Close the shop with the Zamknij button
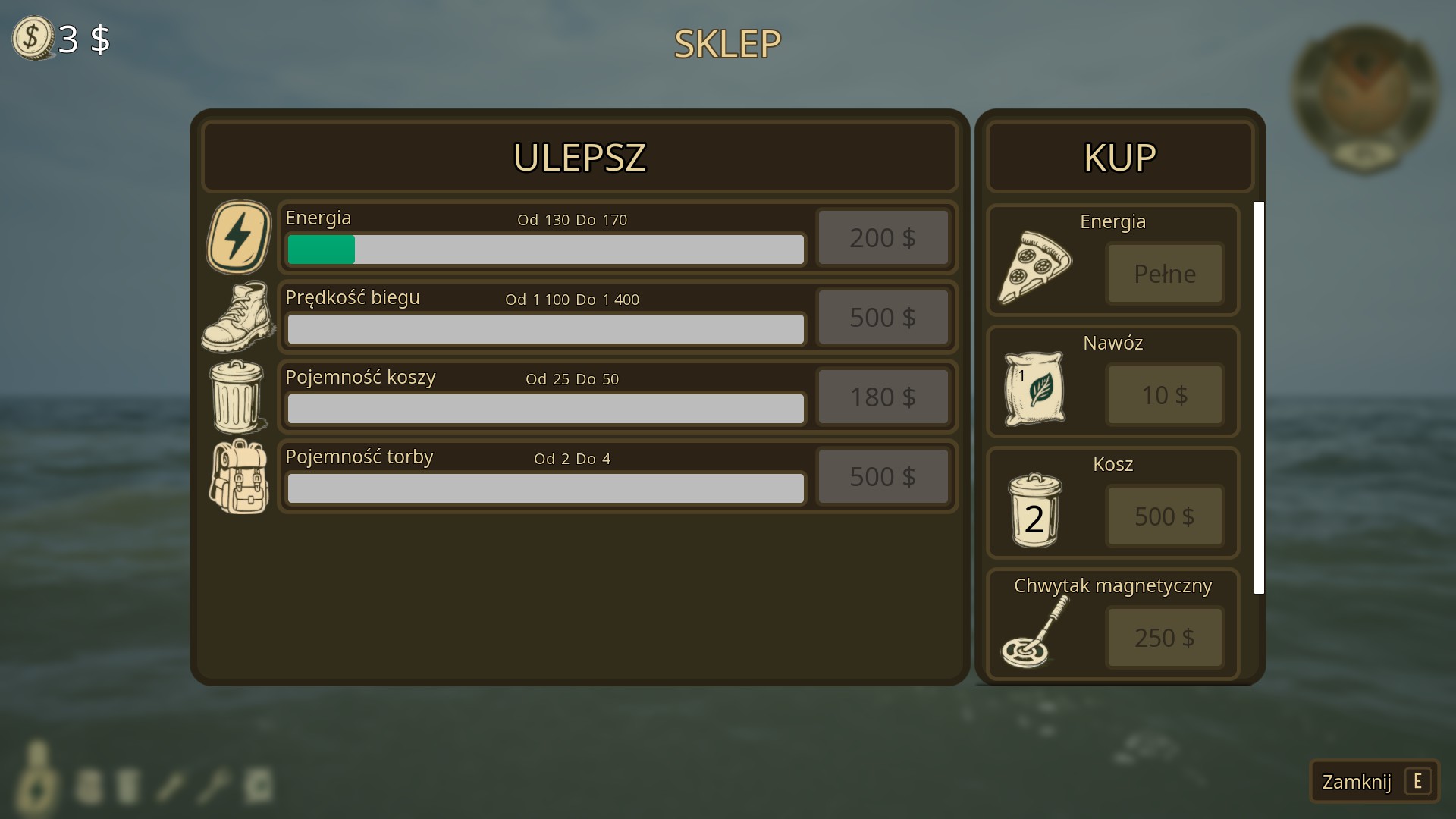1456x819 pixels. point(1373,781)
